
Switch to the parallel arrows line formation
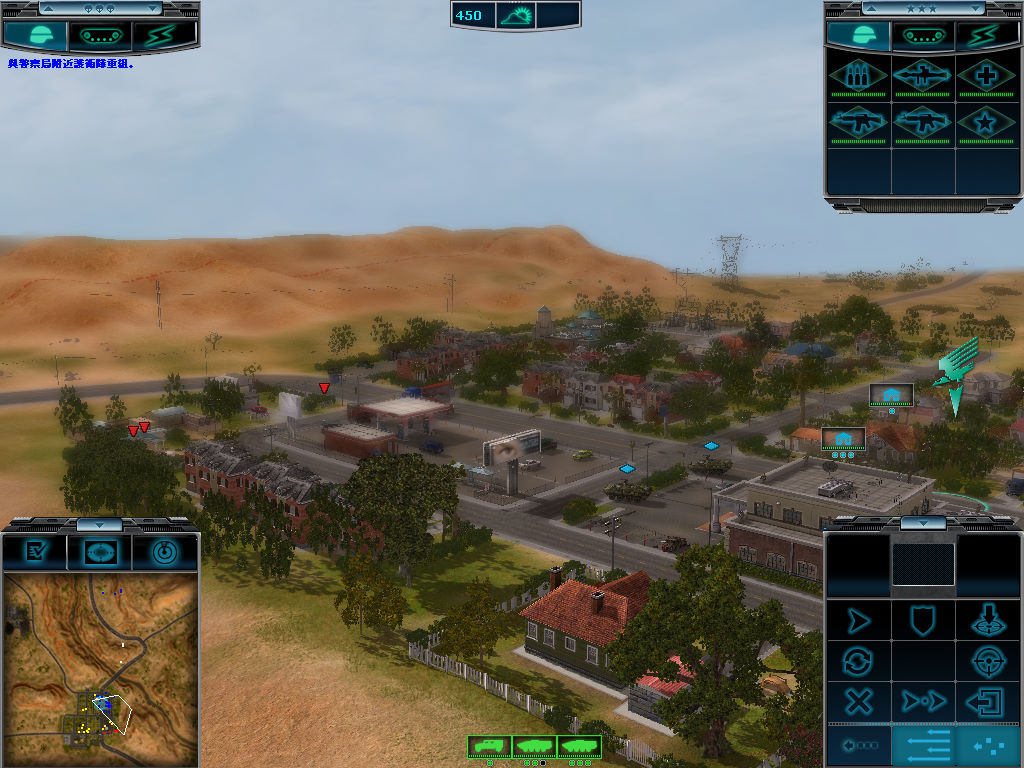pyautogui.click(x=923, y=746)
